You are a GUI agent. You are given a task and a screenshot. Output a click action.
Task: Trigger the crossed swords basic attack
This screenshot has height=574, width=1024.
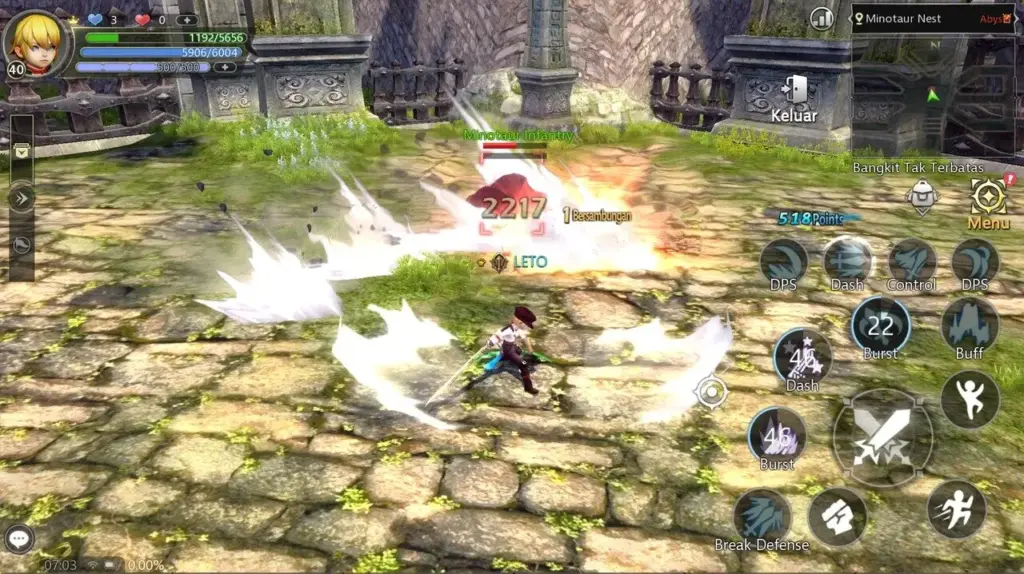coord(882,437)
